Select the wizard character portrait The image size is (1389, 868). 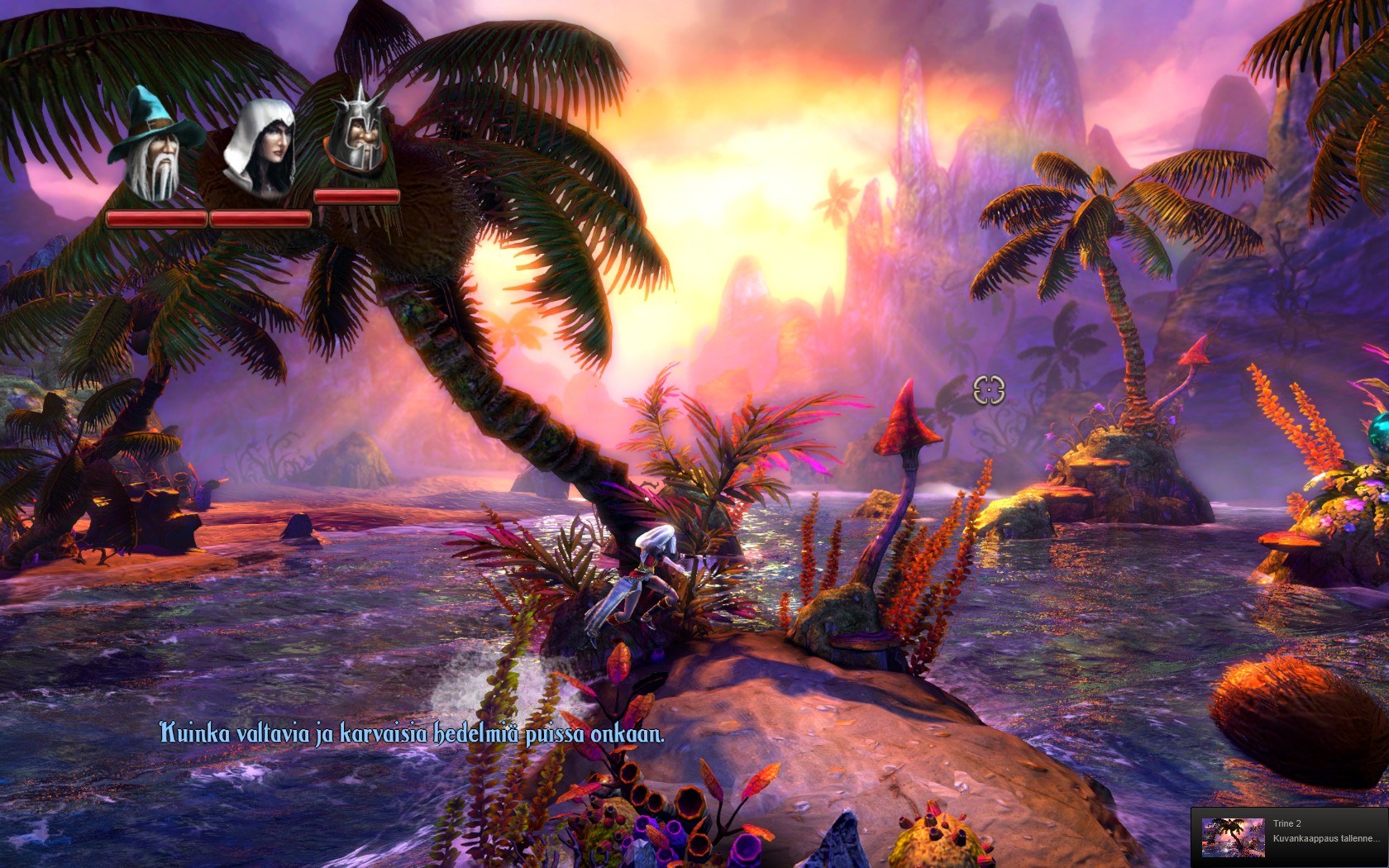coord(155,147)
